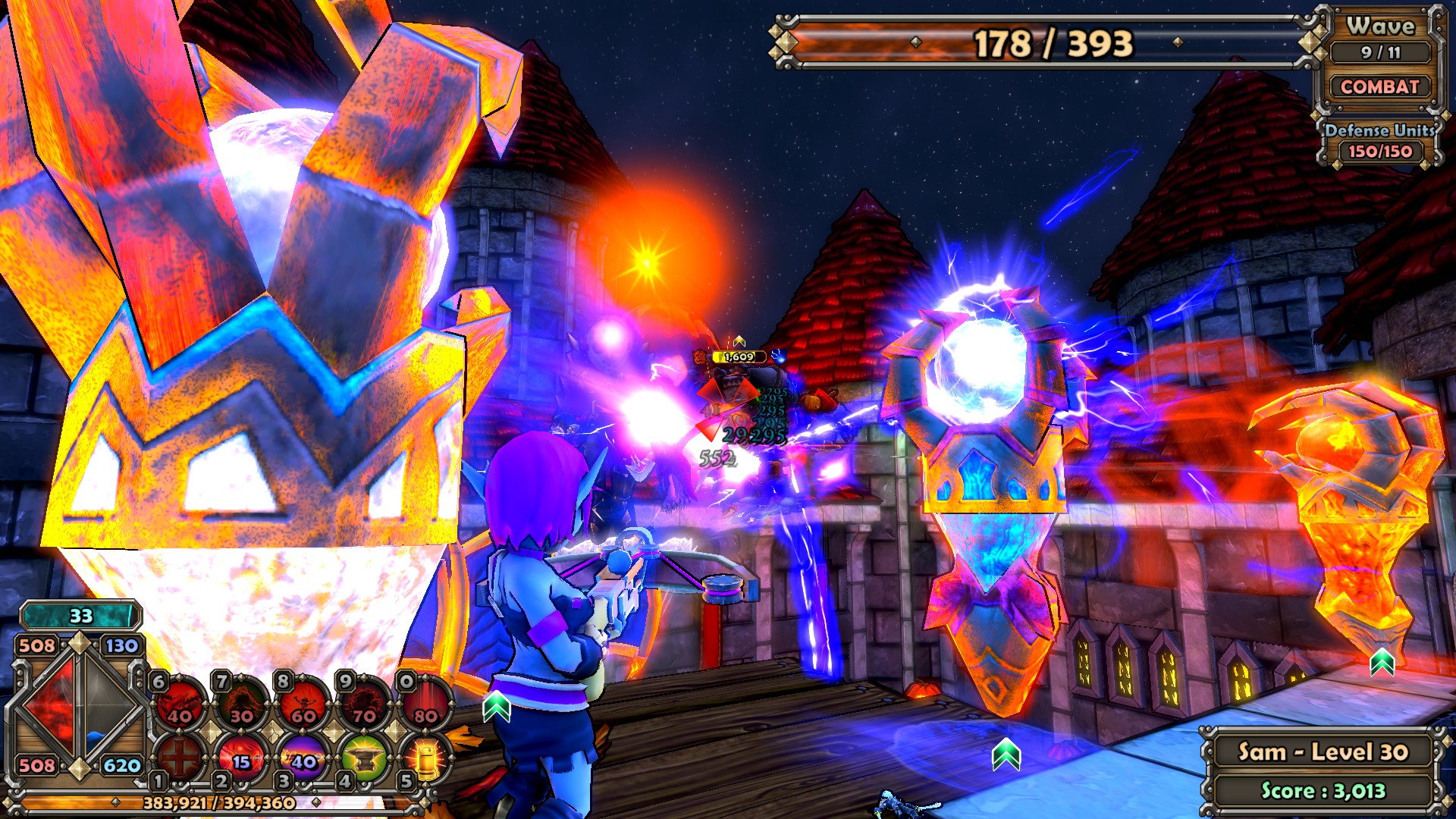The width and height of the screenshot is (1456, 819).
Task: Use the red 15-mana ability in slot 2
Action: pos(242,756)
